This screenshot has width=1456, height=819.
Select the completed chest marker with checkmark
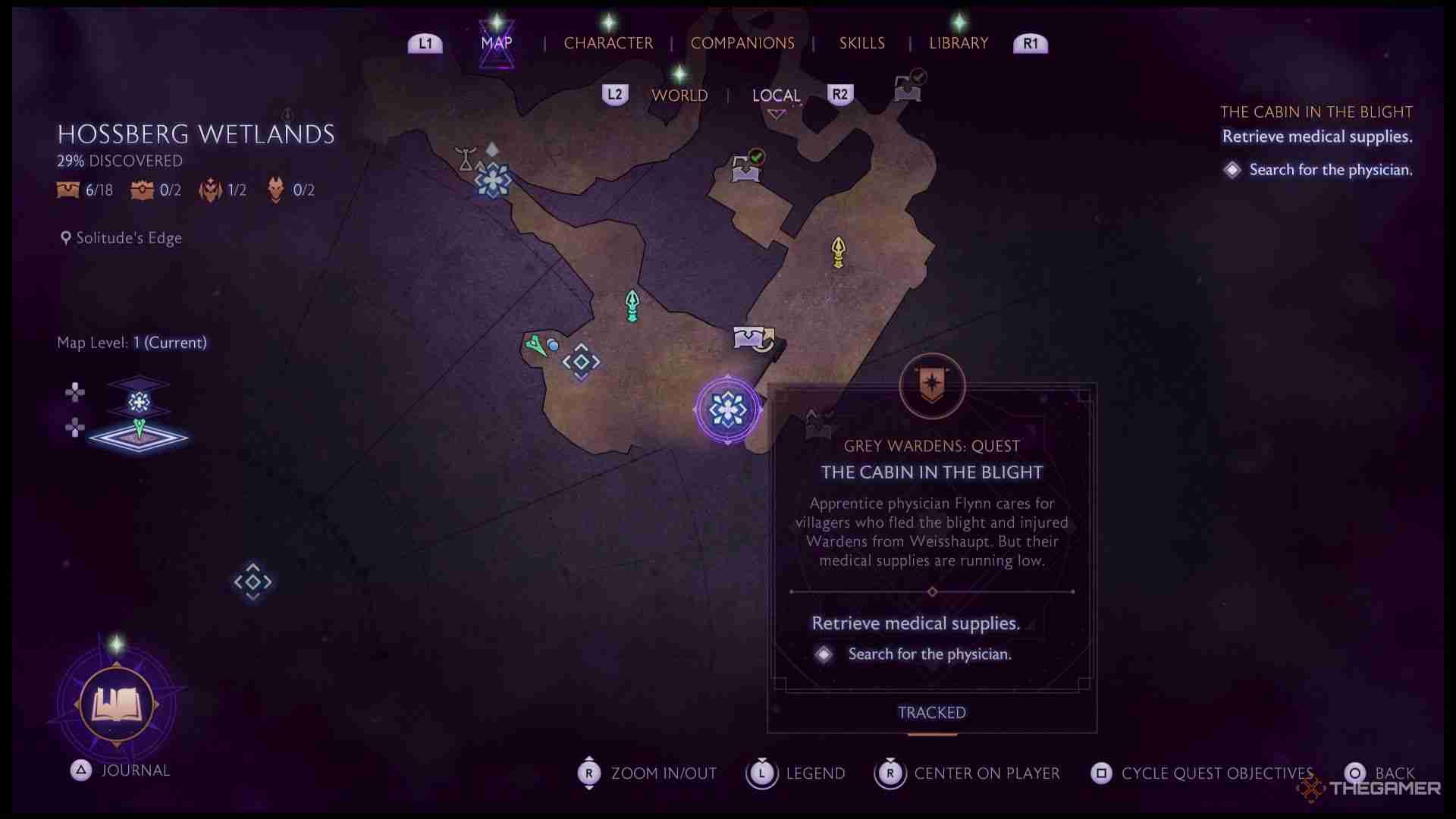(747, 167)
